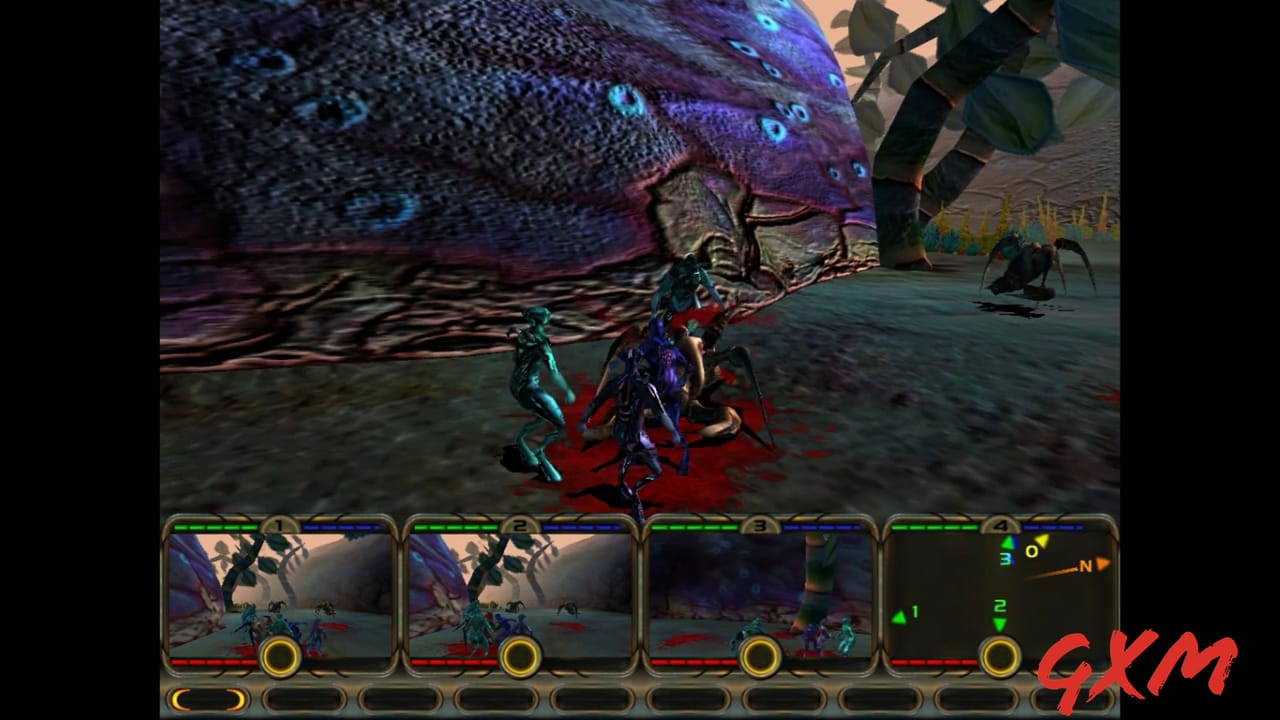
Task: Click the squad 3 viewport thumbnail
Action: (x=760, y=590)
